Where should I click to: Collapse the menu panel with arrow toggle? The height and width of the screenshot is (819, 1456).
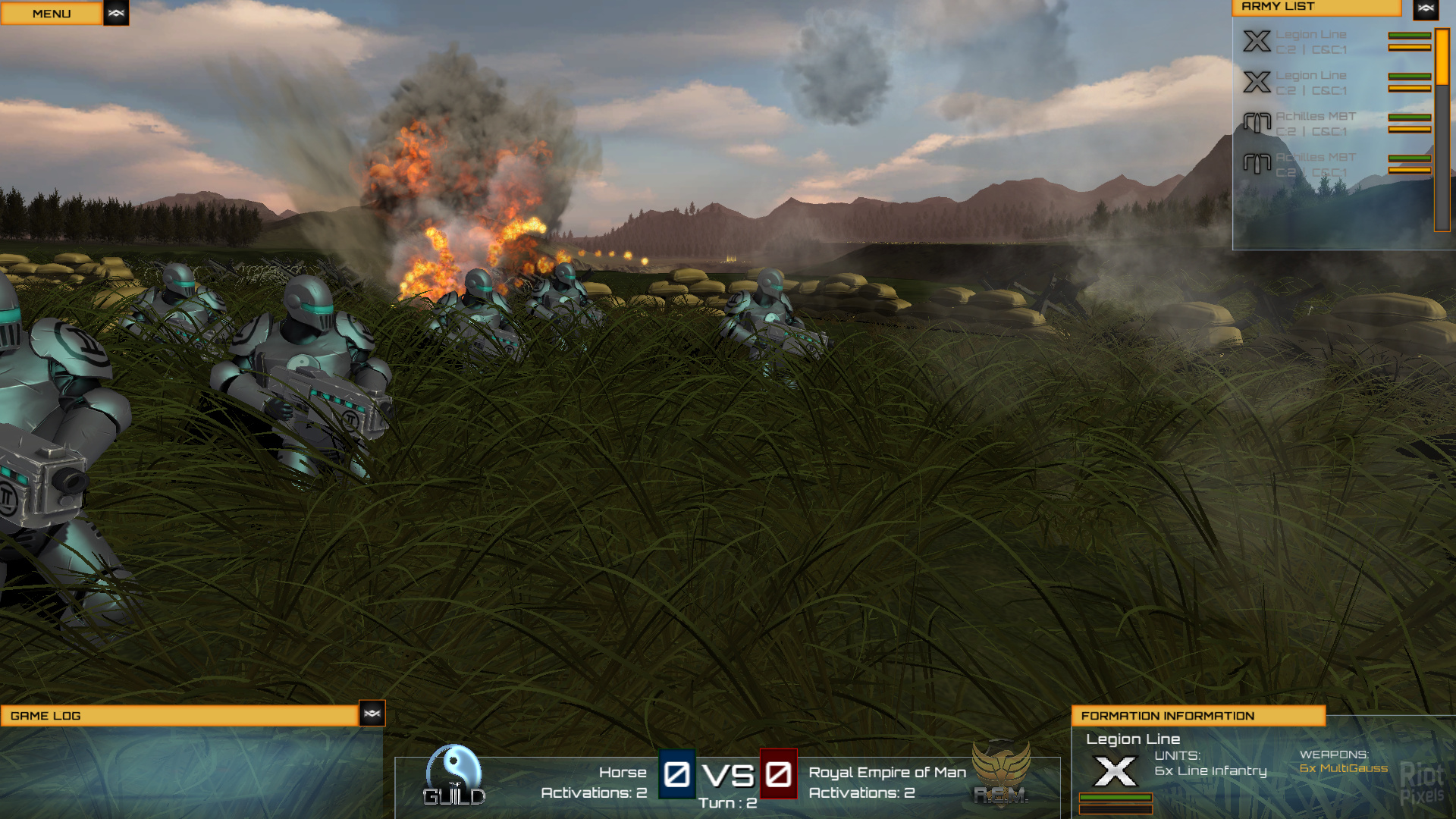pyautogui.click(x=116, y=13)
